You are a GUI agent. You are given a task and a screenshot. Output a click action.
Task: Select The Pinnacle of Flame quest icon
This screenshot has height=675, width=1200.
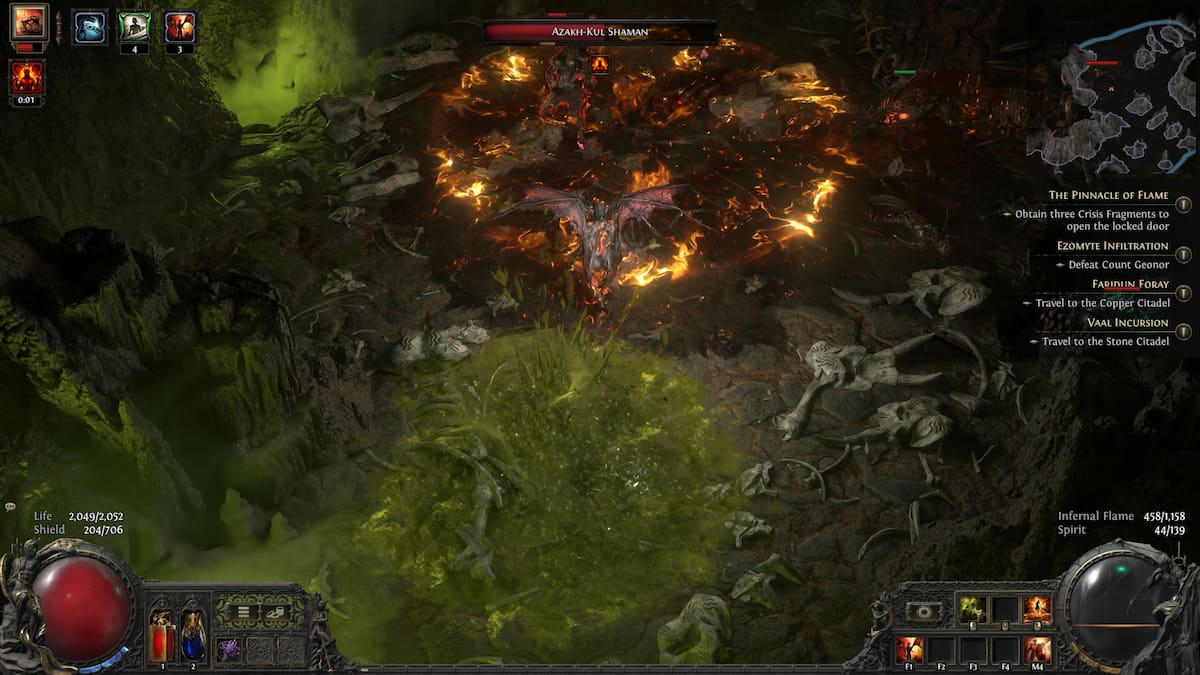click(1183, 204)
